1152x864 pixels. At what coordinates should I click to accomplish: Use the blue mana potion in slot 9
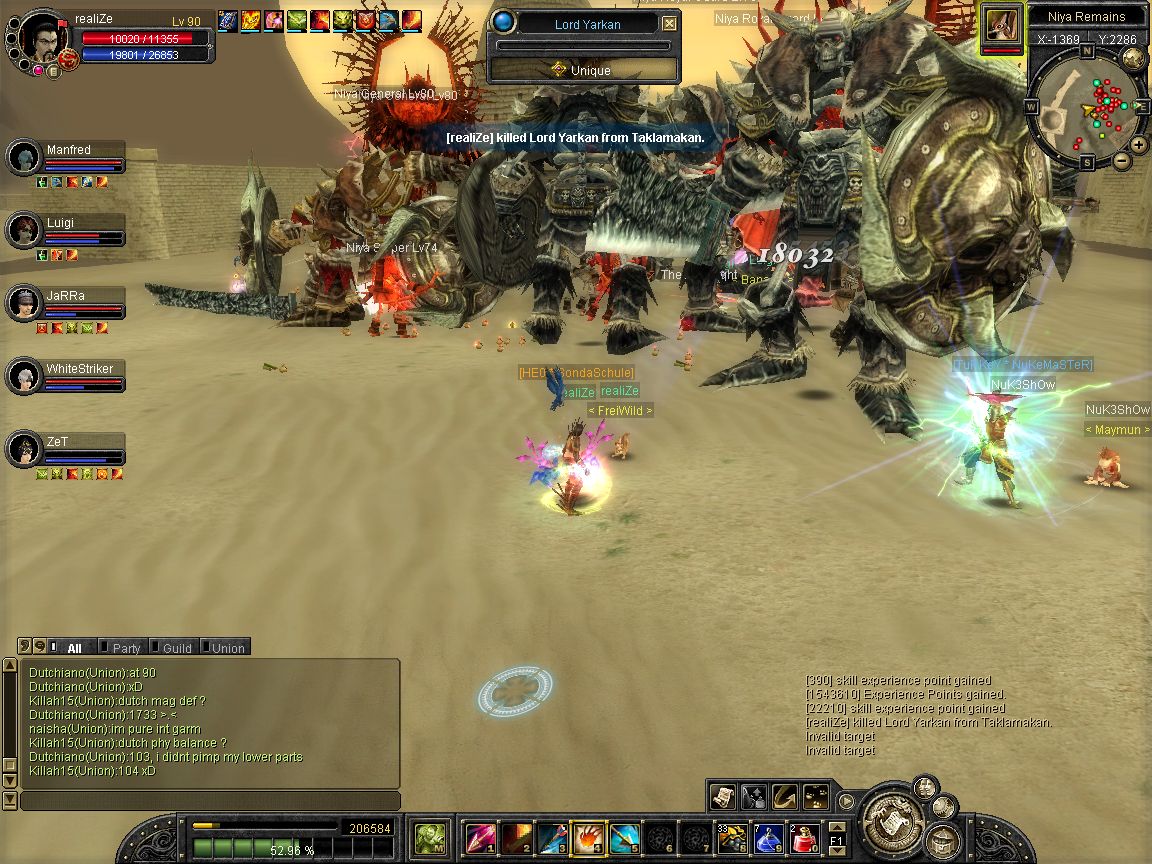coord(769,837)
